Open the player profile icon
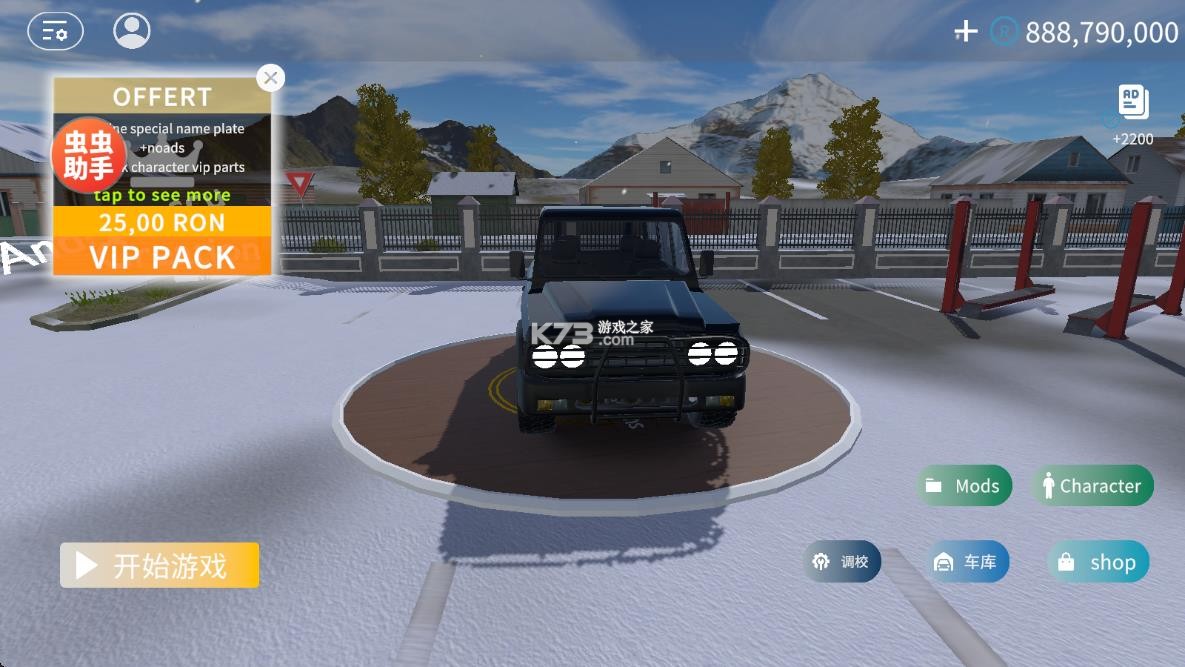The width and height of the screenshot is (1185, 667). pos(132,31)
